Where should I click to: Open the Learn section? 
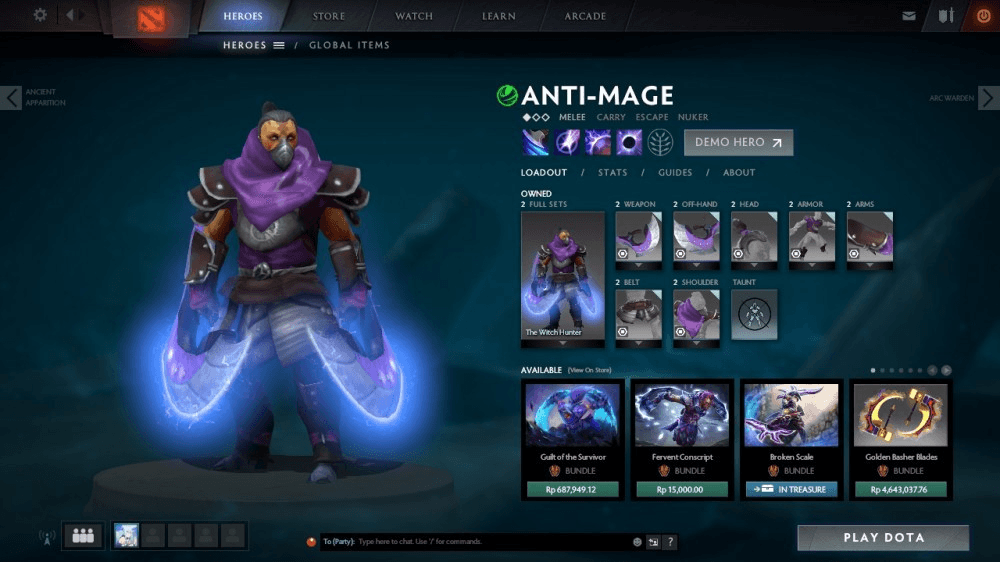499,16
